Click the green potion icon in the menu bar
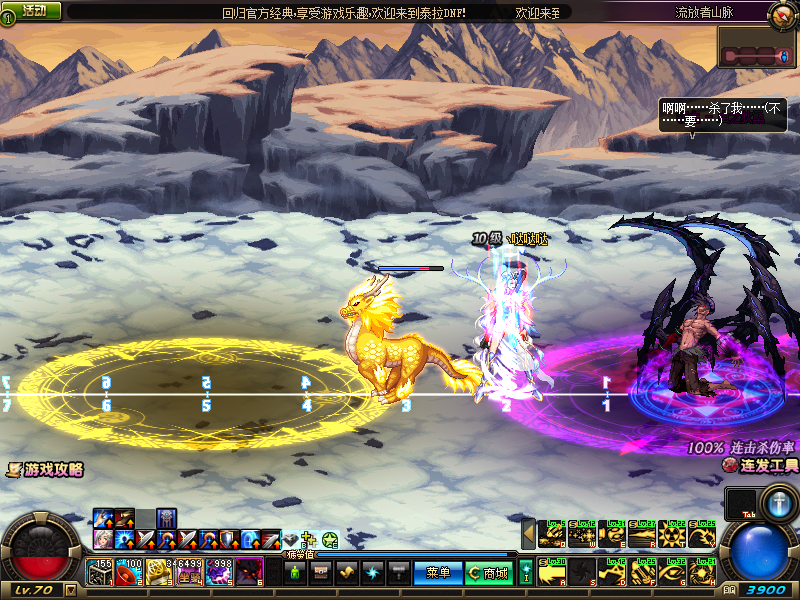800x600 pixels. (294, 573)
